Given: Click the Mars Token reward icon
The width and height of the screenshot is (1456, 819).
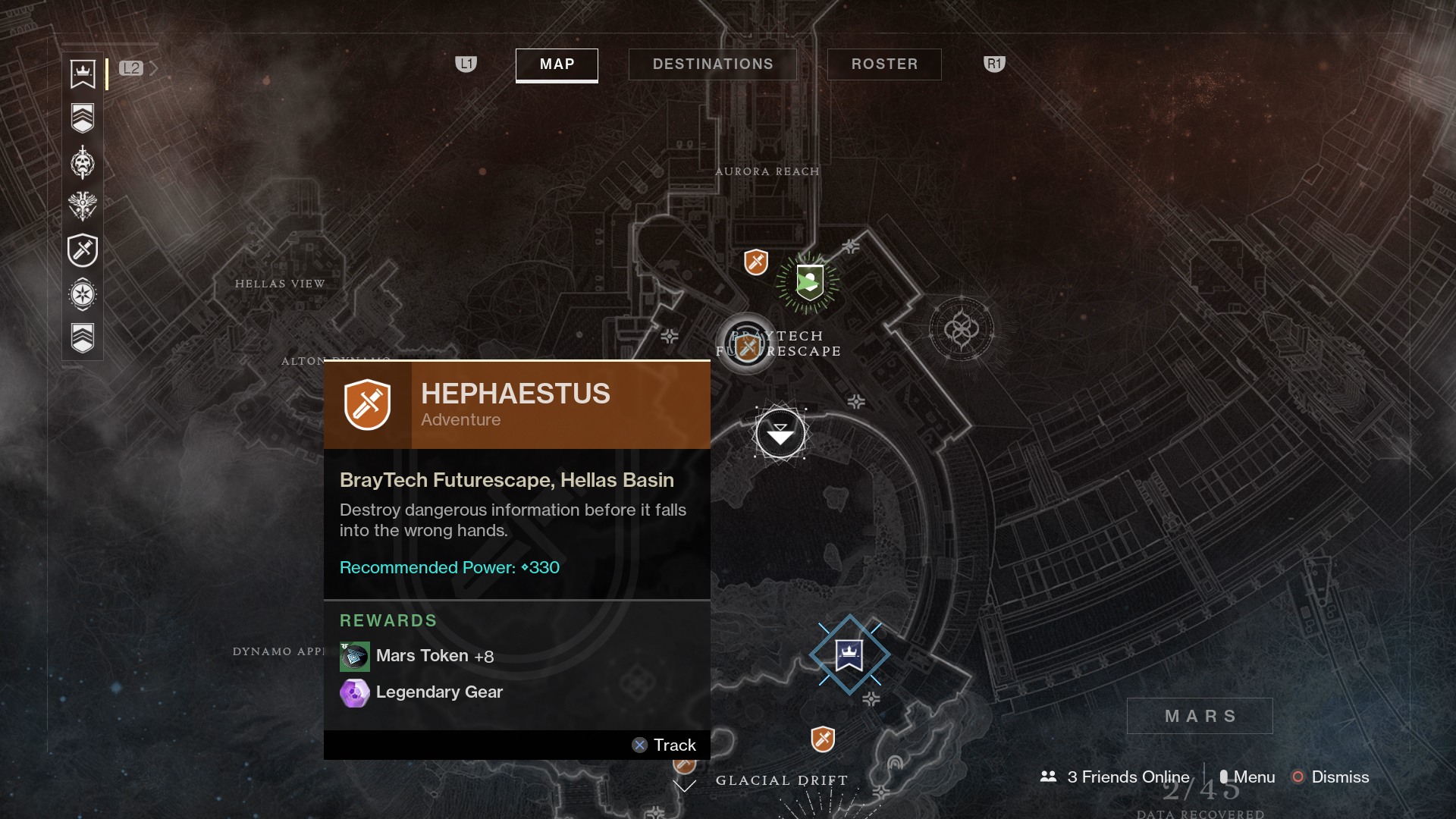Looking at the screenshot, I should [x=354, y=655].
